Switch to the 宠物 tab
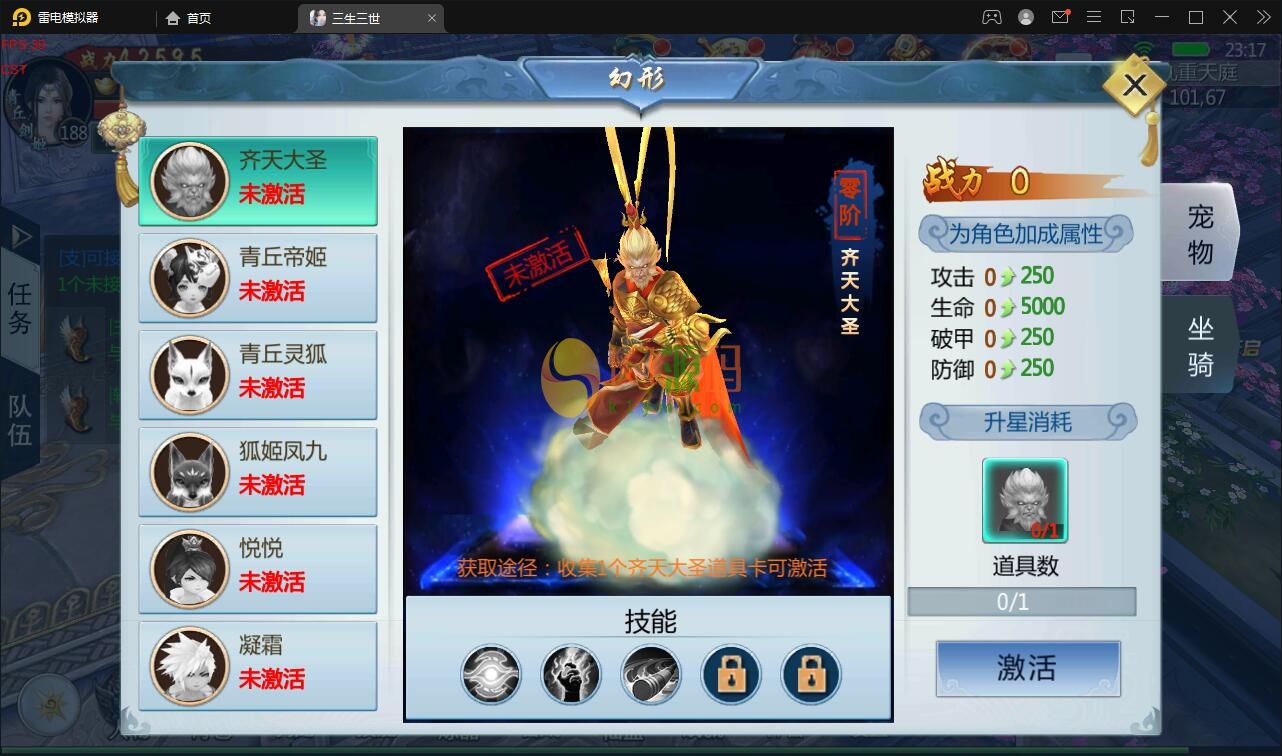The width and height of the screenshot is (1282, 756). pyautogui.click(x=1200, y=231)
